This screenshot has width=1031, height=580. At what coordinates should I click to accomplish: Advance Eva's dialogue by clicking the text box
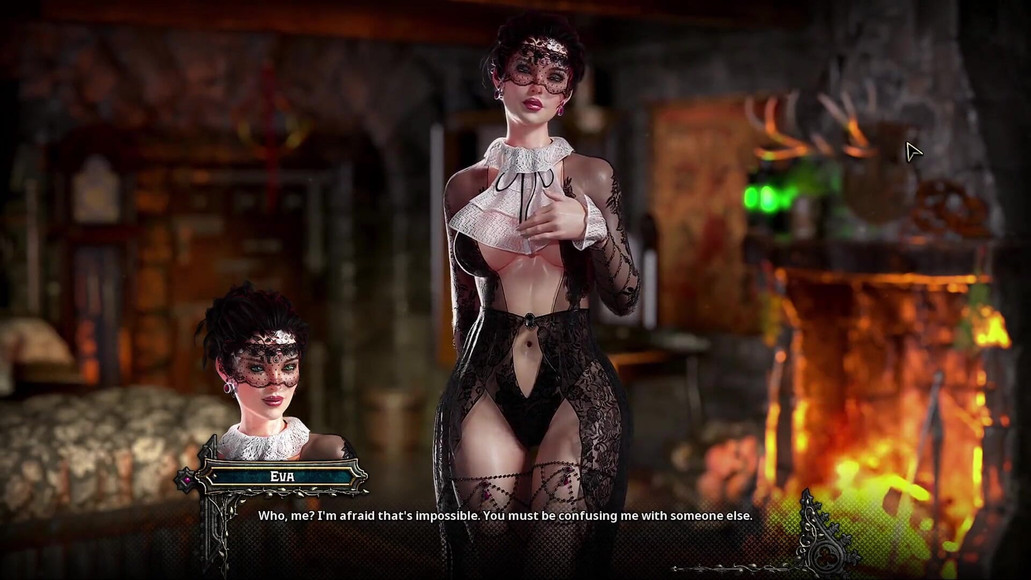pyautogui.click(x=505, y=516)
